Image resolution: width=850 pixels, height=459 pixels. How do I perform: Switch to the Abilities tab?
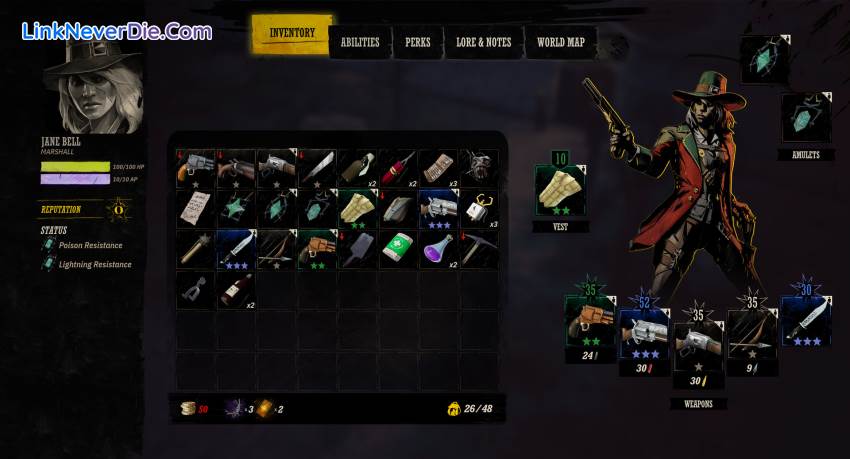pos(360,42)
